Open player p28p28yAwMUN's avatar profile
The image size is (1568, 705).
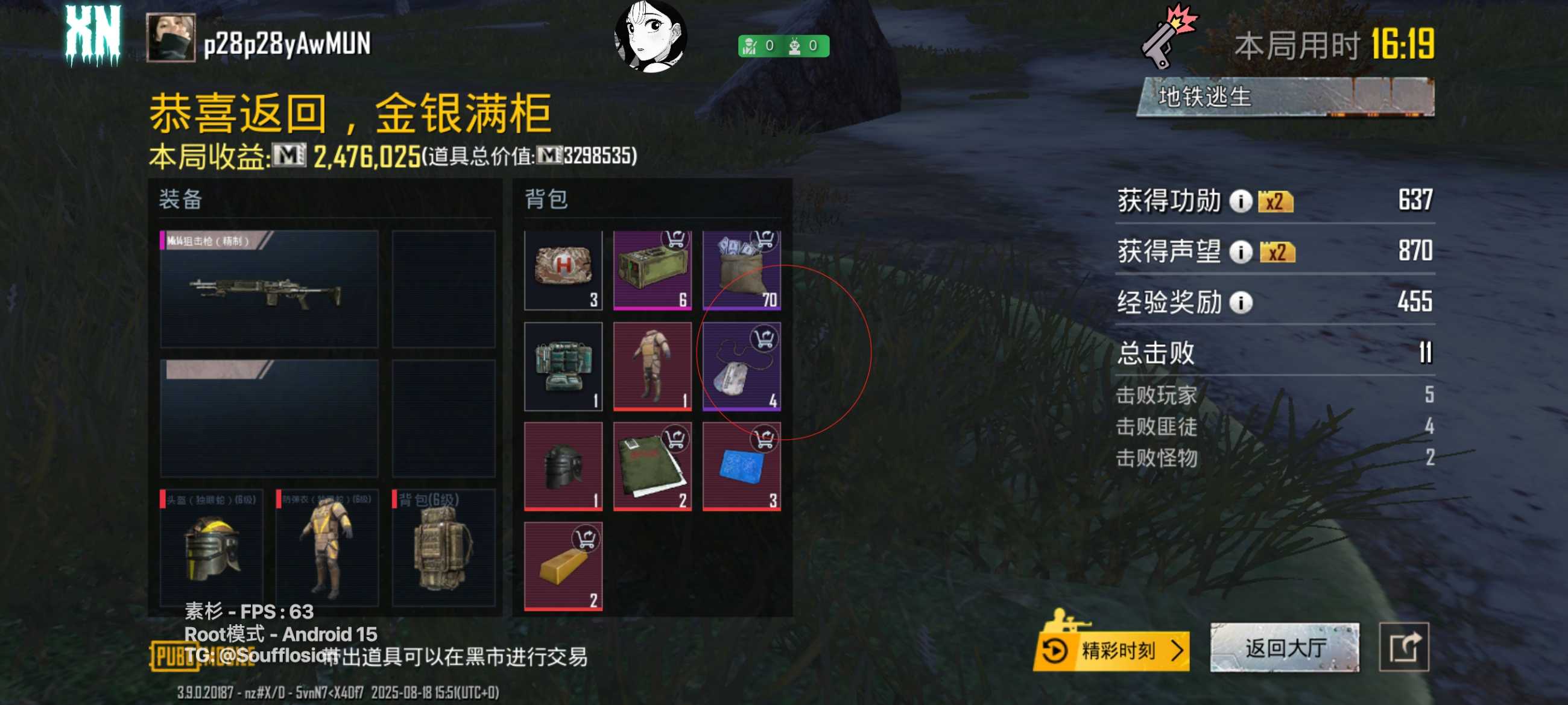pyautogui.click(x=171, y=38)
